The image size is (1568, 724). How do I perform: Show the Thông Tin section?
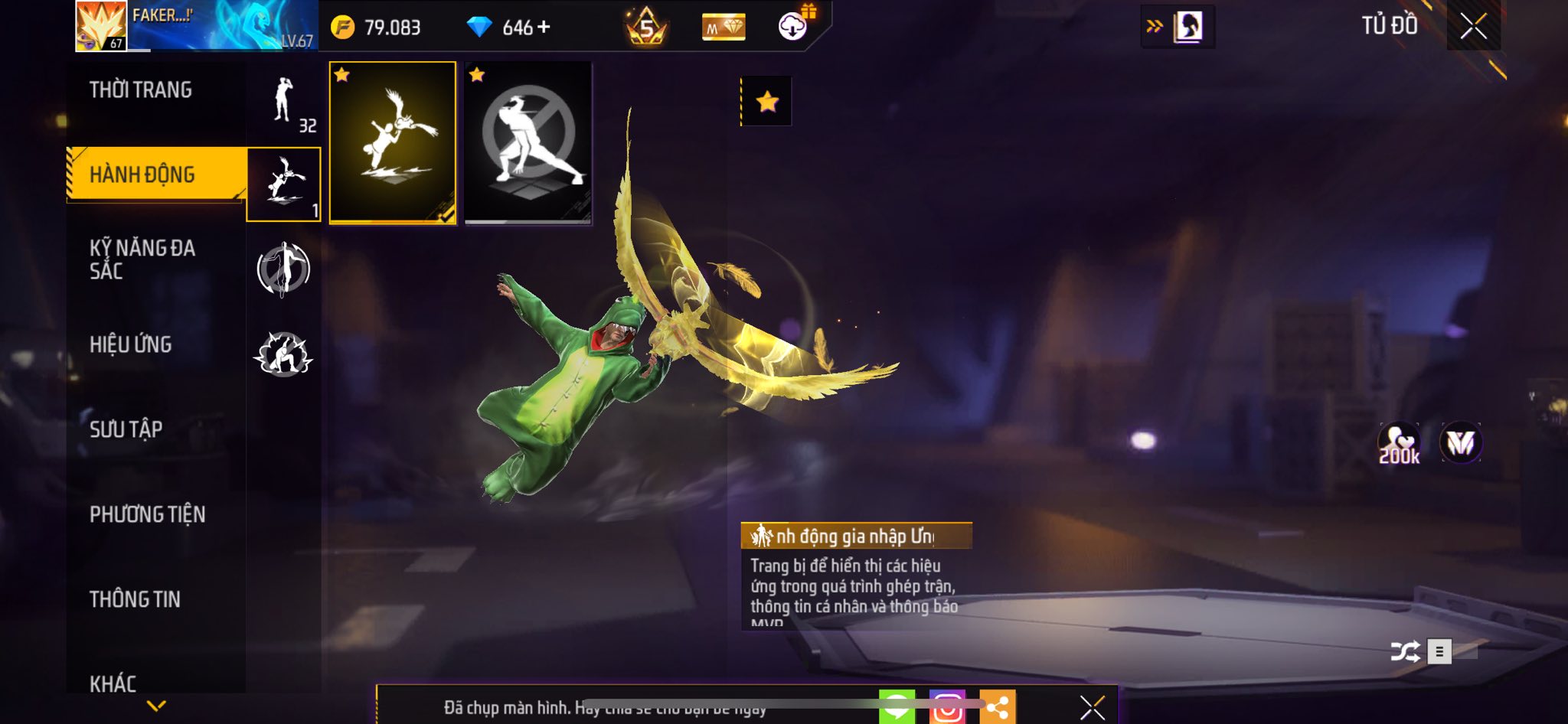136,599
